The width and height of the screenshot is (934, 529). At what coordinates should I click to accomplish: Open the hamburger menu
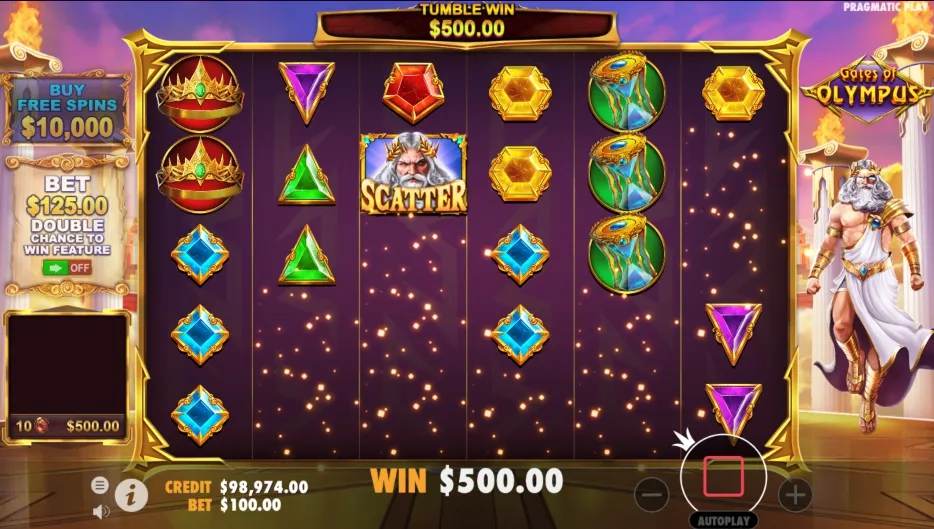click(x=100, y=485)
